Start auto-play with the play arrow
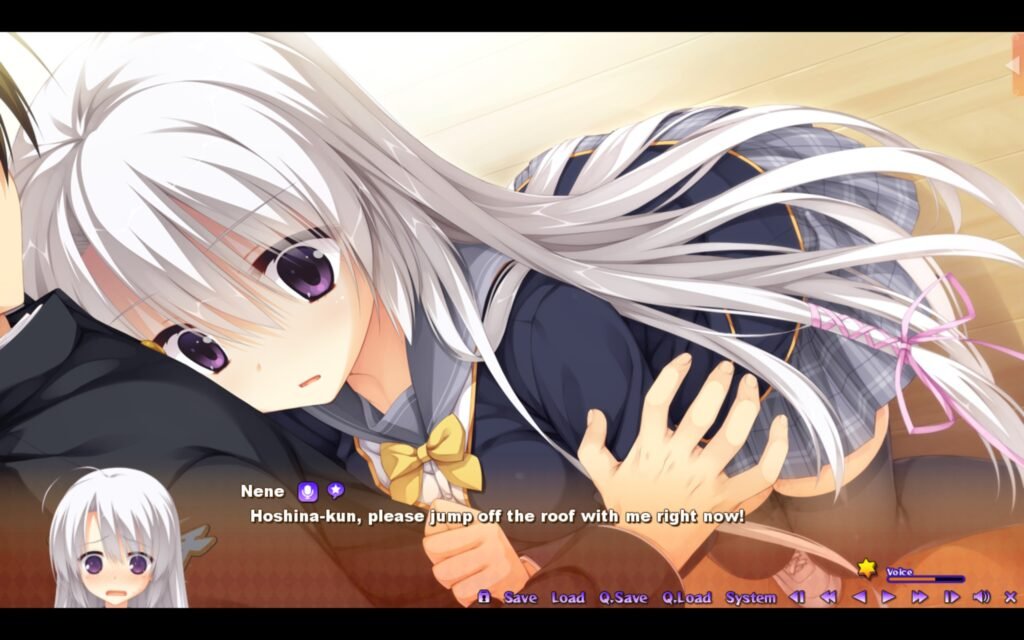This screenshot has height=640, width=1024. click(888, 597)
